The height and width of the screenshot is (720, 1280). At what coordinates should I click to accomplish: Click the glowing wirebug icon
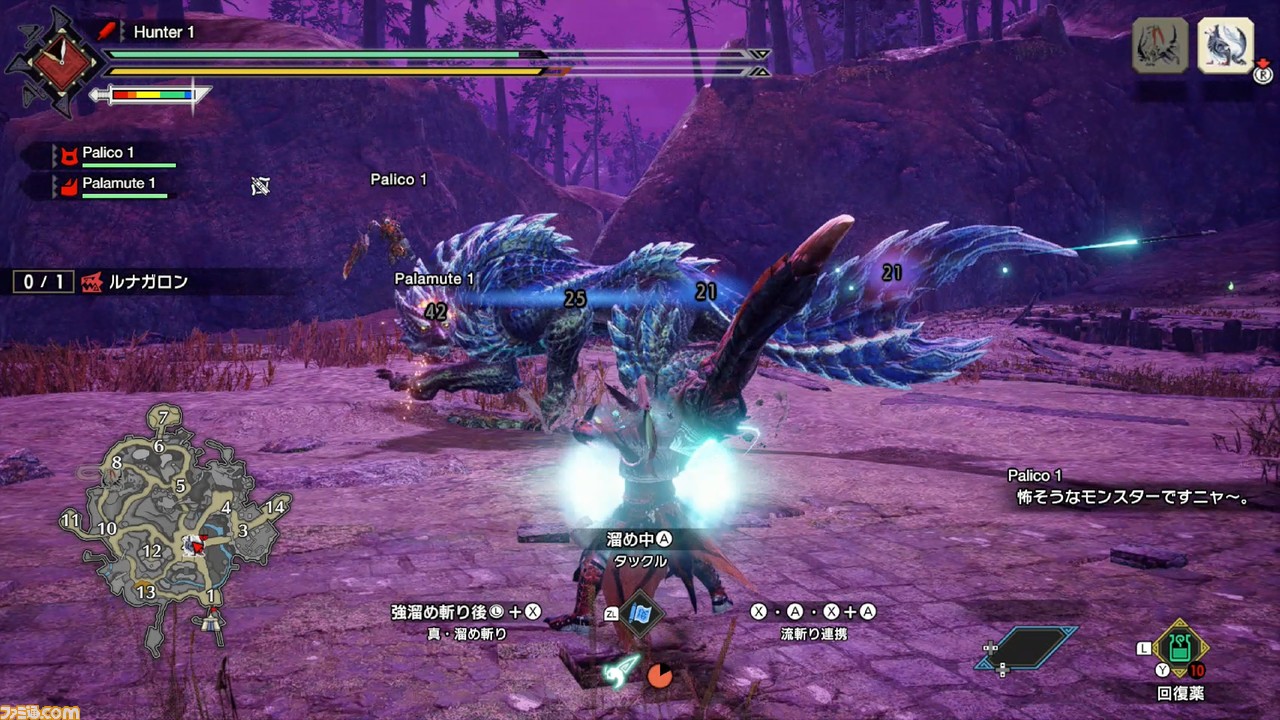click(621, 672)
